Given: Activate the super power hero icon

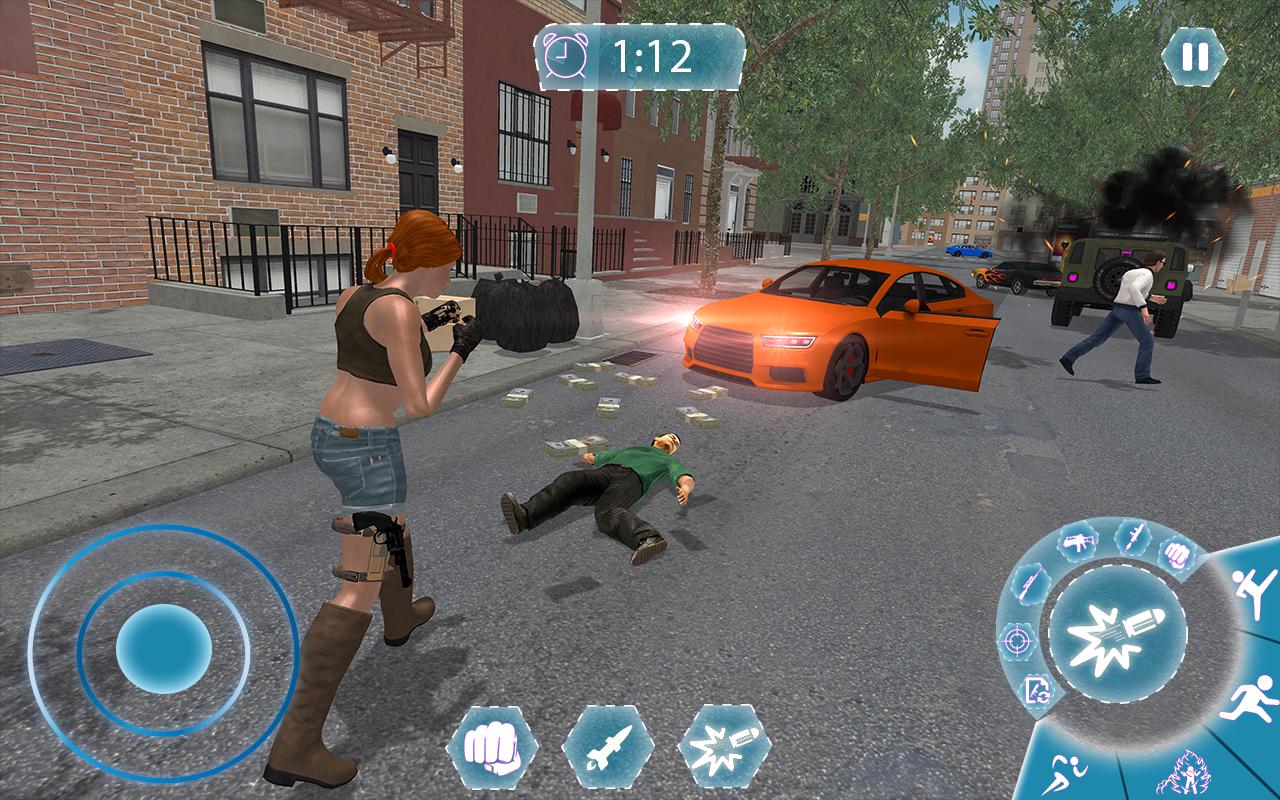Looking at the screenshot, I should [1187, 774].
